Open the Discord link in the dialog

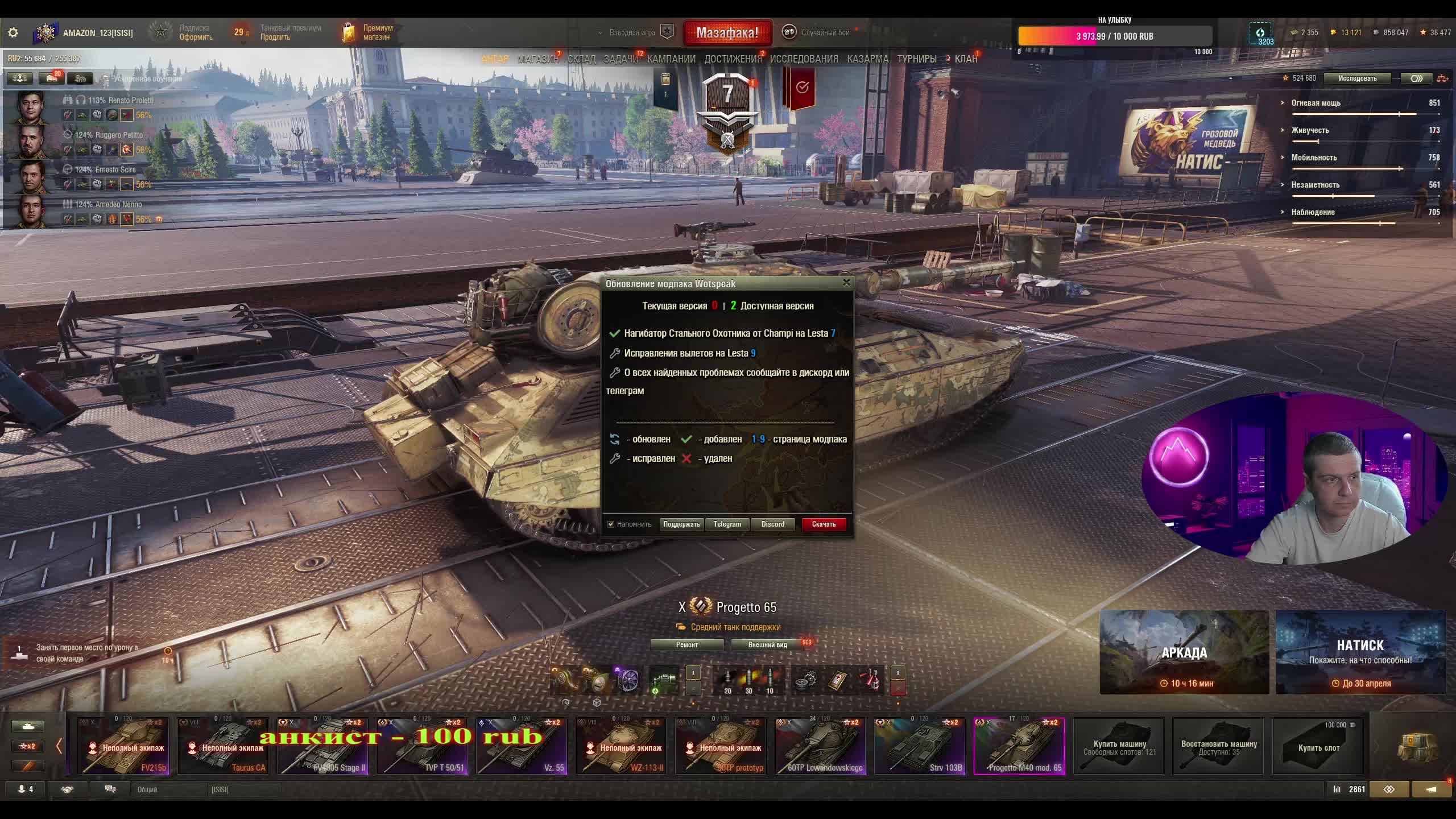(x=772, y=524)
